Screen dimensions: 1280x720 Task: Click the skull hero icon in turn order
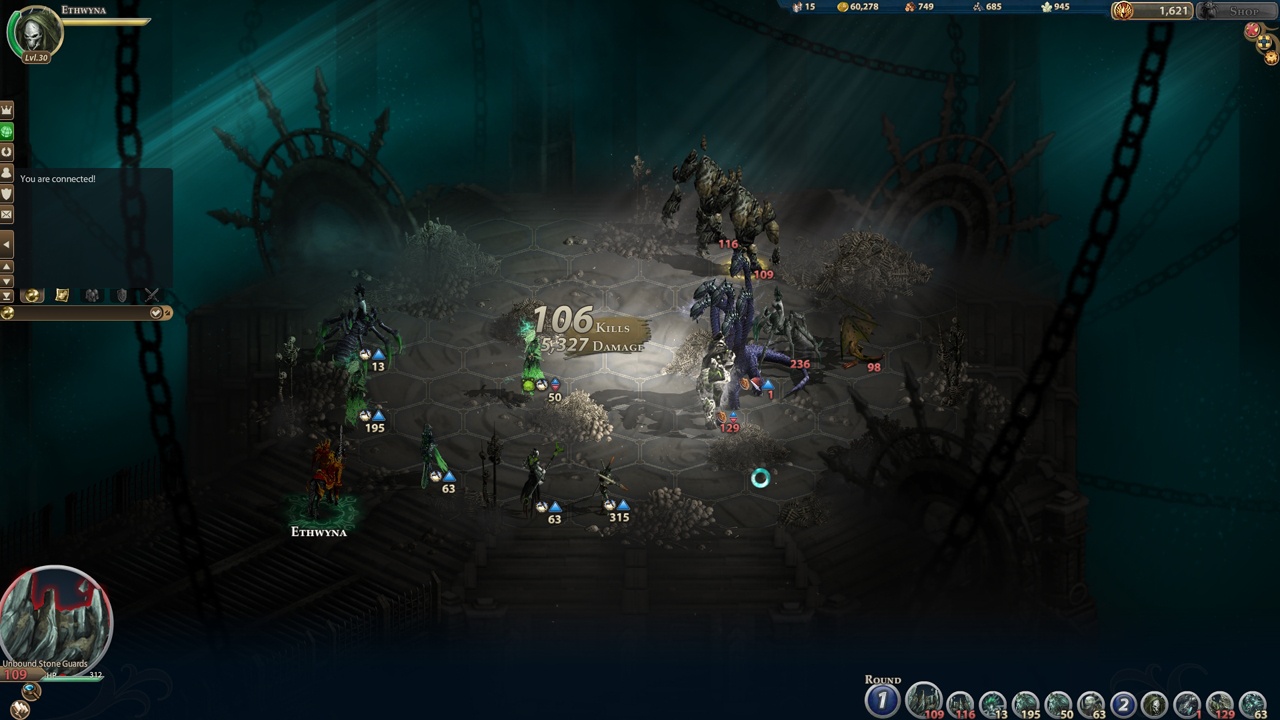1155,705
